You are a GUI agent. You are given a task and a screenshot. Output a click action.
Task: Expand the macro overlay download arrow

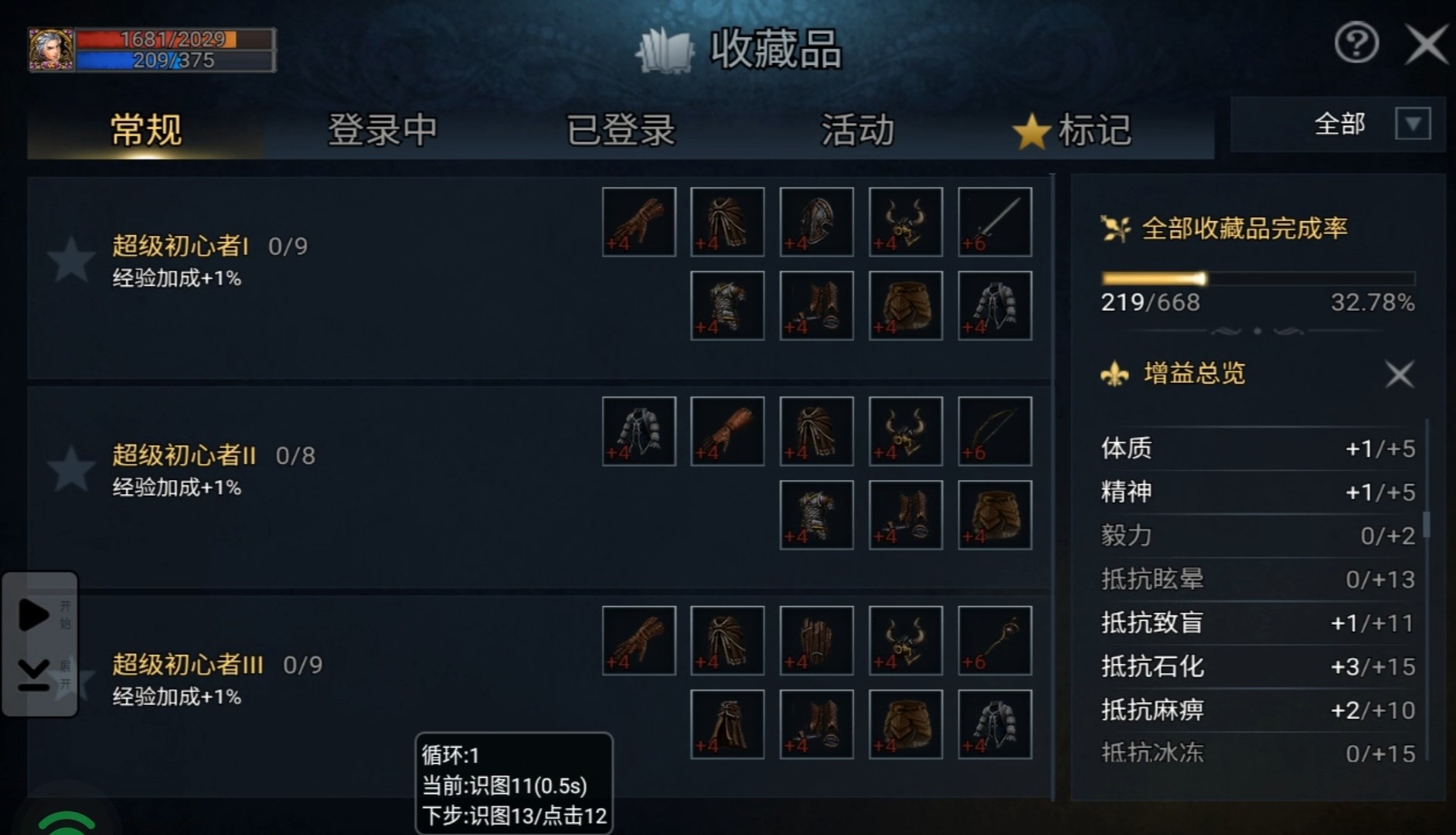click(x=34, y=675)
